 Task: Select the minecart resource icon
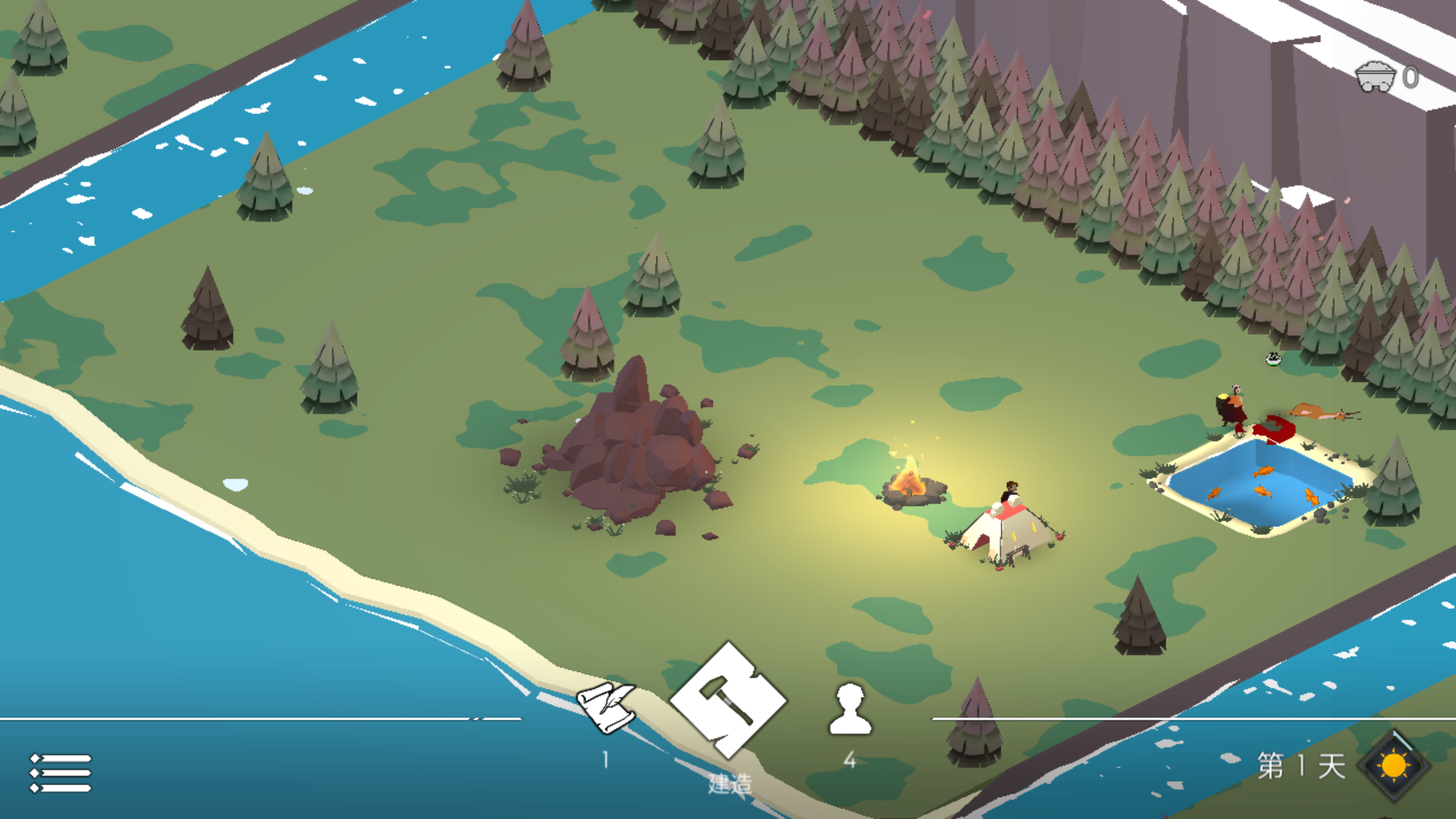point(1375,77)
